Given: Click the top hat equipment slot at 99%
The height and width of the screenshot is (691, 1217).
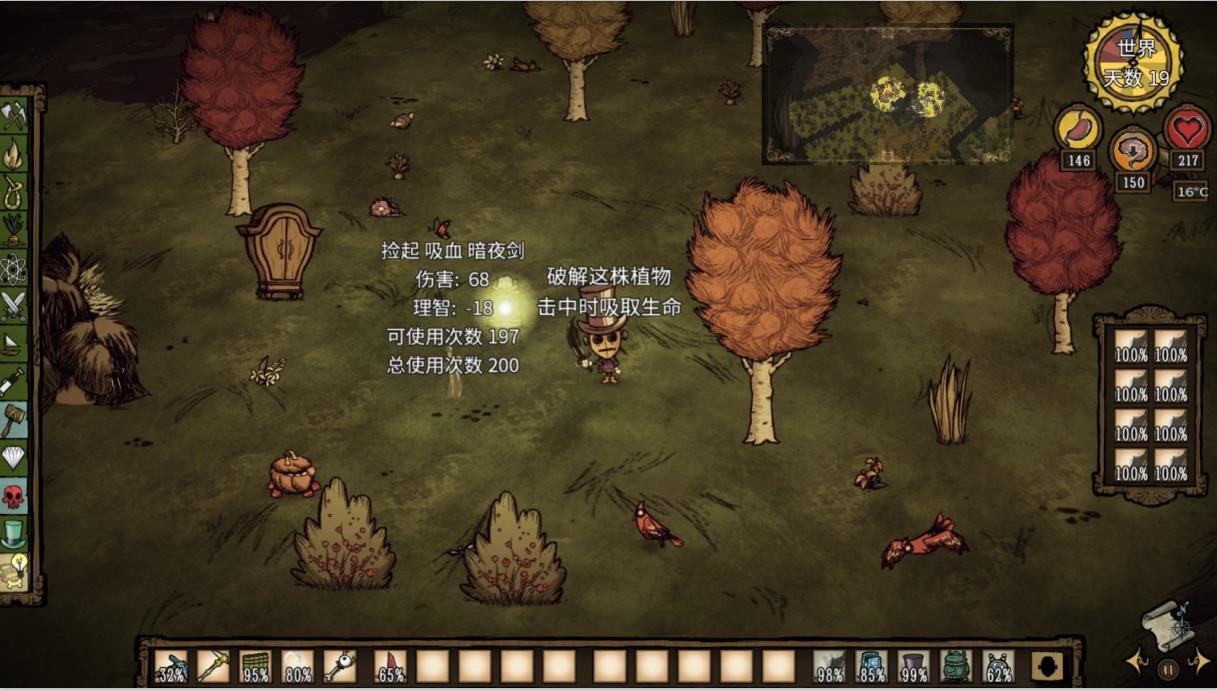Looking at the screenshot, I should (x=913, y=666).
